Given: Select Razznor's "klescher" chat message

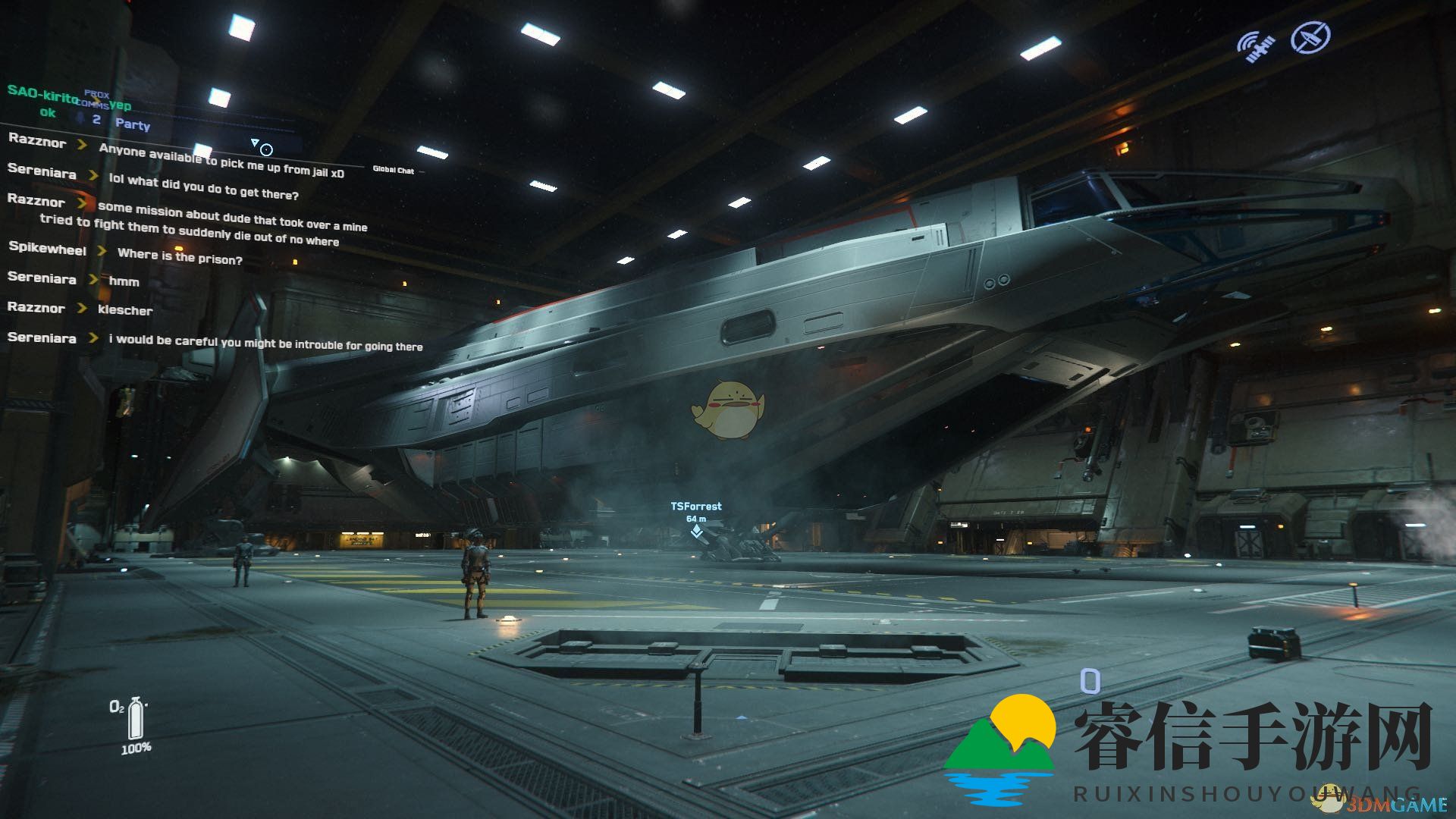Looking at the screenshot, I should coord(125,310).
